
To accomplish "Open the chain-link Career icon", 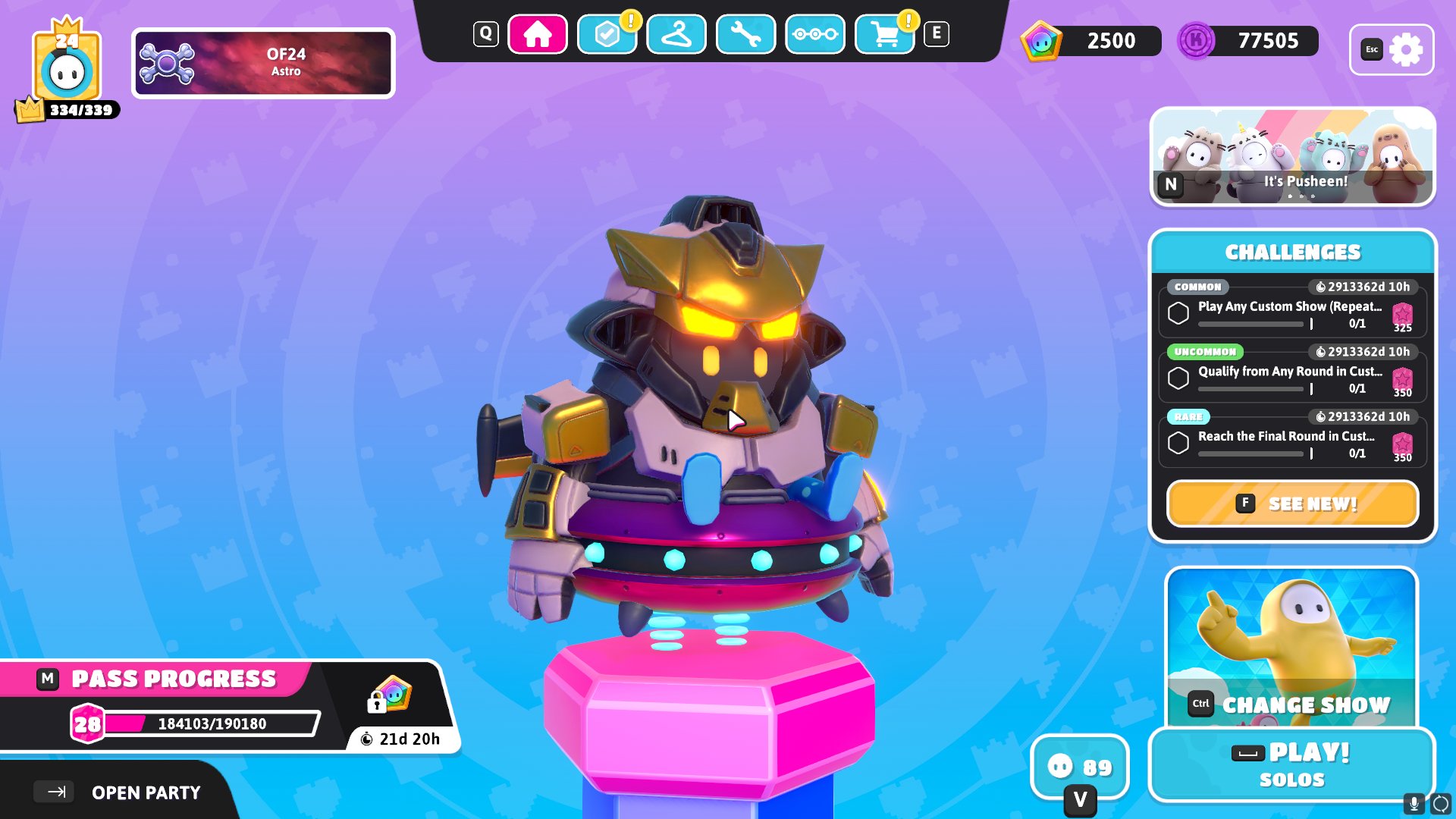I will point(814,34).
